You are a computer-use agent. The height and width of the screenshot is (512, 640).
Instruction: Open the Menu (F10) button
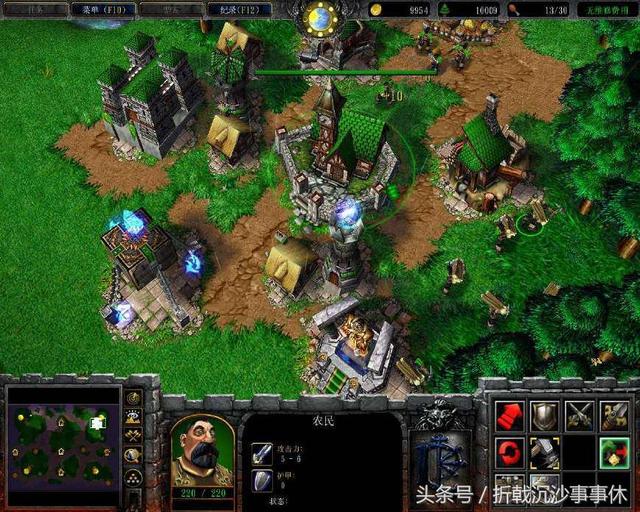[x=100, y=9]
